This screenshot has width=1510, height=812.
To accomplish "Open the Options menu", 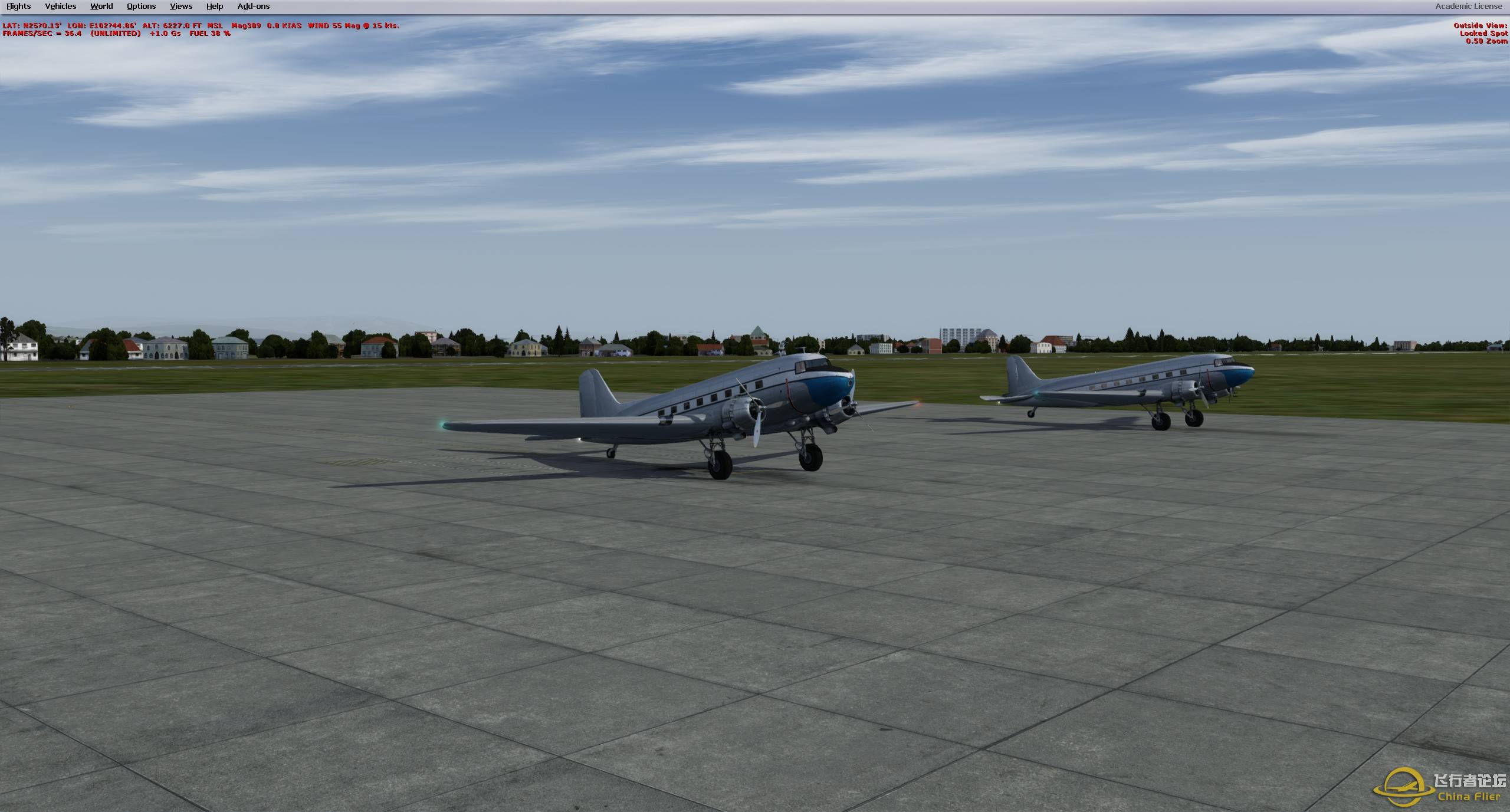I will click(x=140, y=6).
